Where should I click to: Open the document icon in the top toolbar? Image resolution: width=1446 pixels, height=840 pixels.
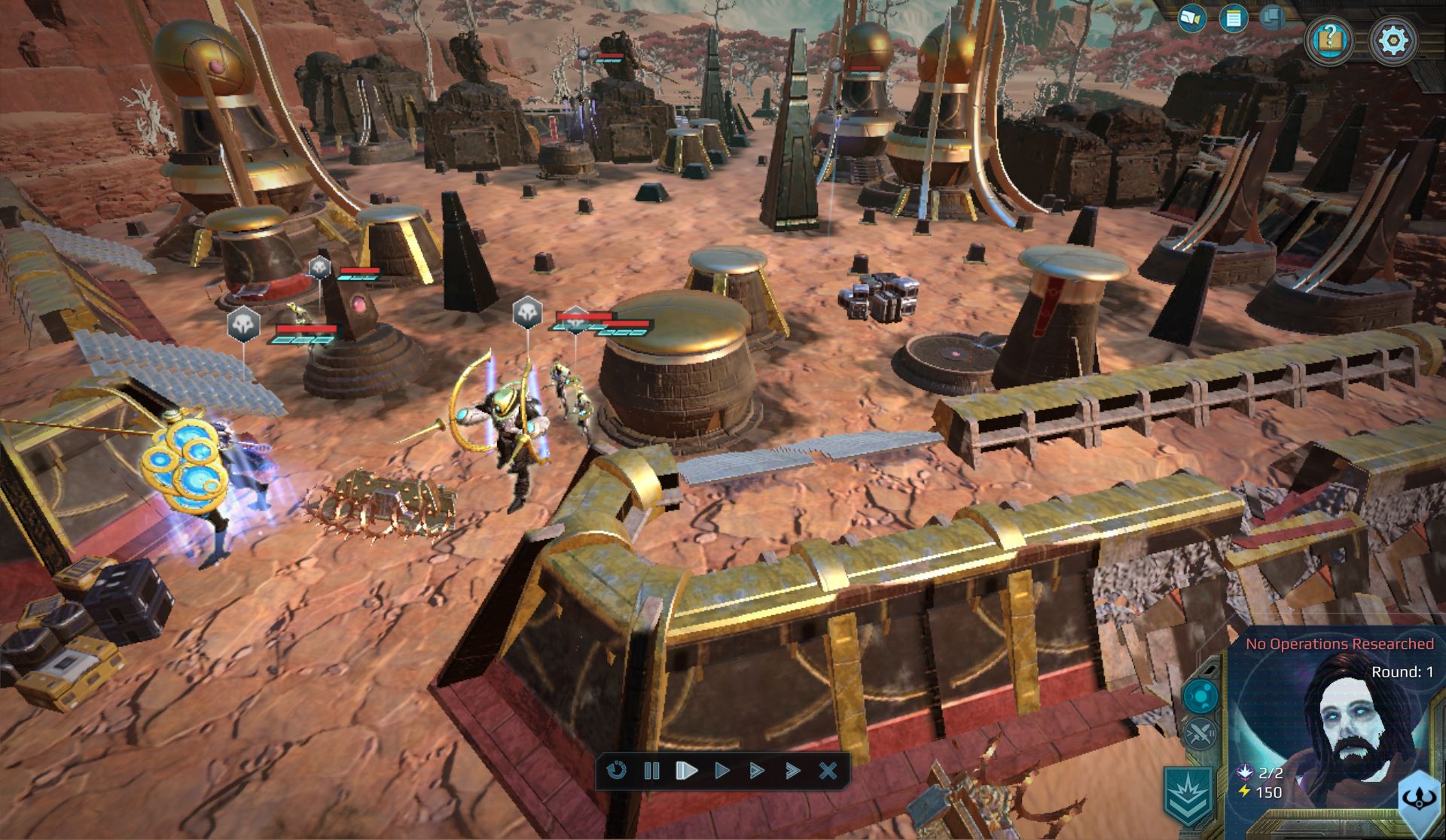(1233, 17)
